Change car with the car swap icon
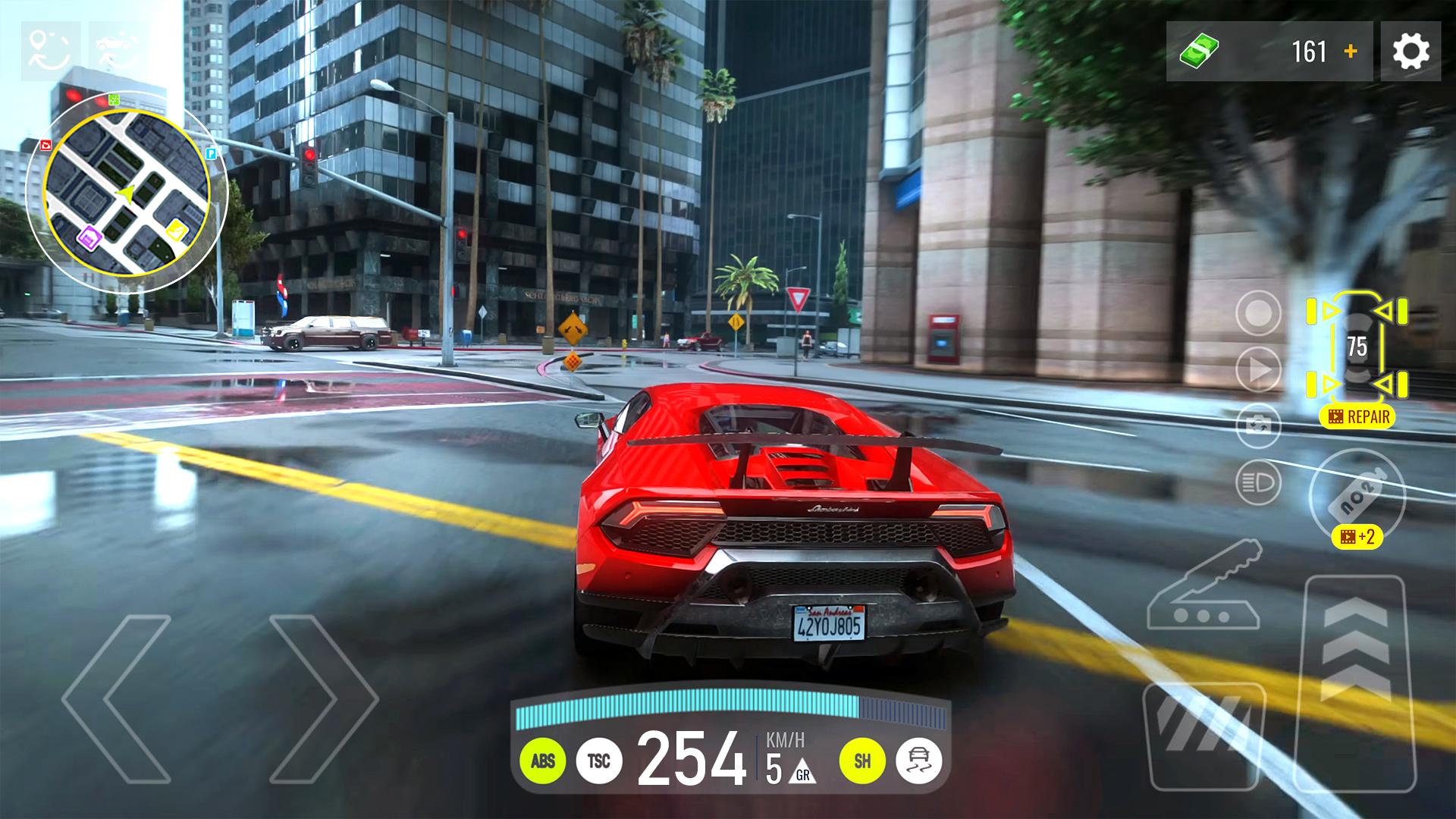The height and width of the screenshot is (819, 1456). pyautogui.click(x=118, y=52)
